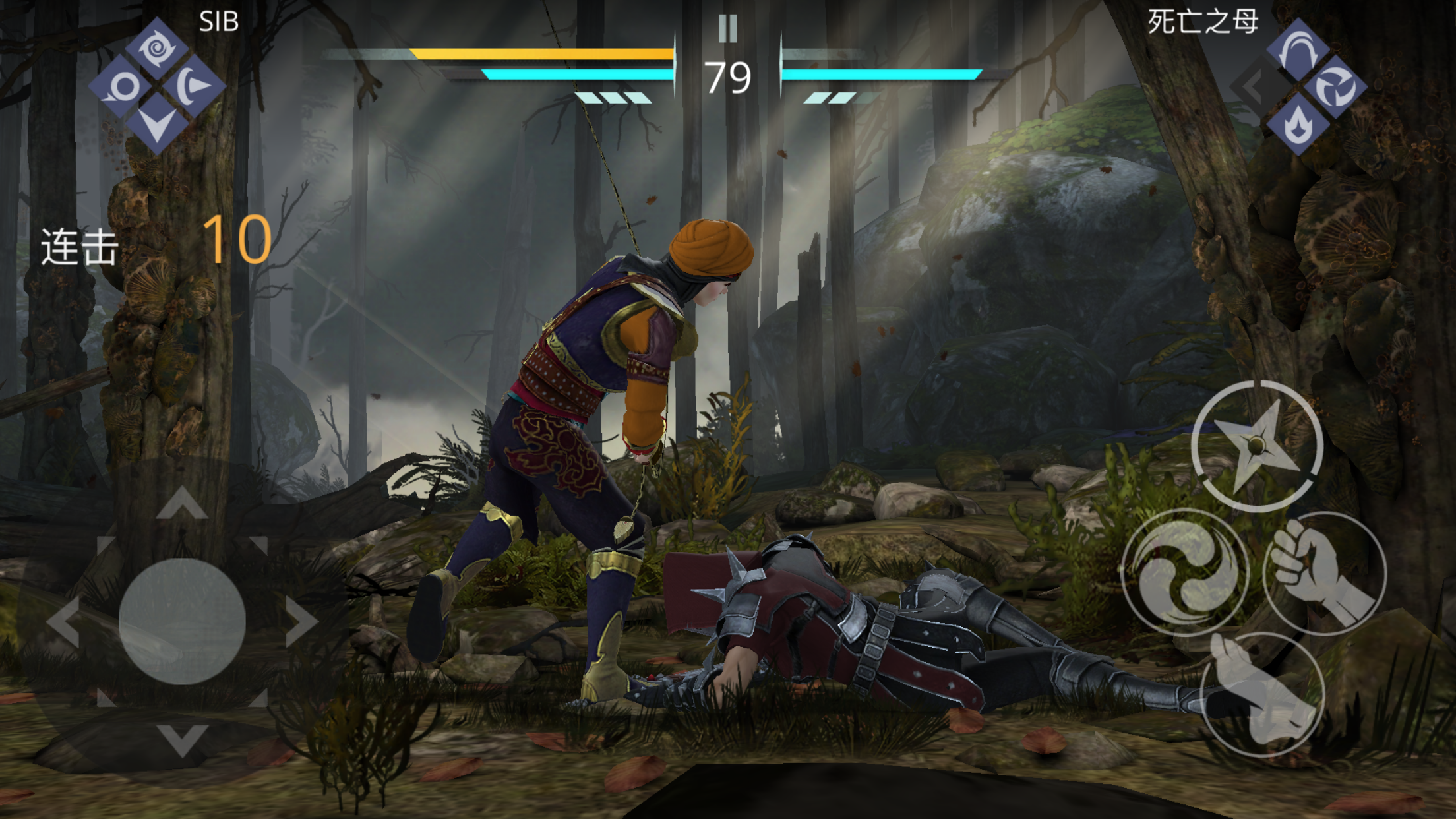Pause the fight with the pause button

727,28
